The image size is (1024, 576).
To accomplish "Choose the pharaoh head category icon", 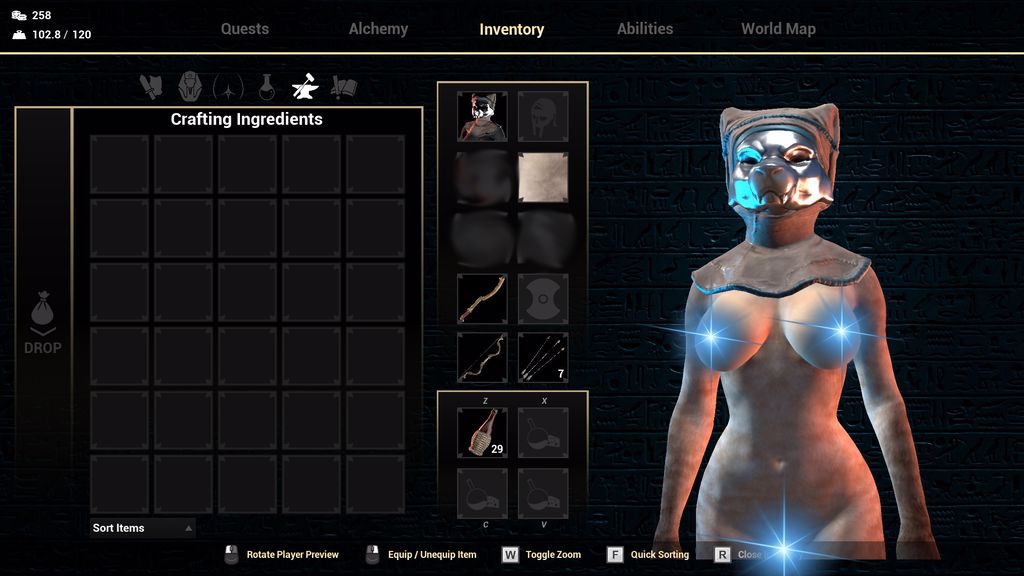I will click(190, 87).
